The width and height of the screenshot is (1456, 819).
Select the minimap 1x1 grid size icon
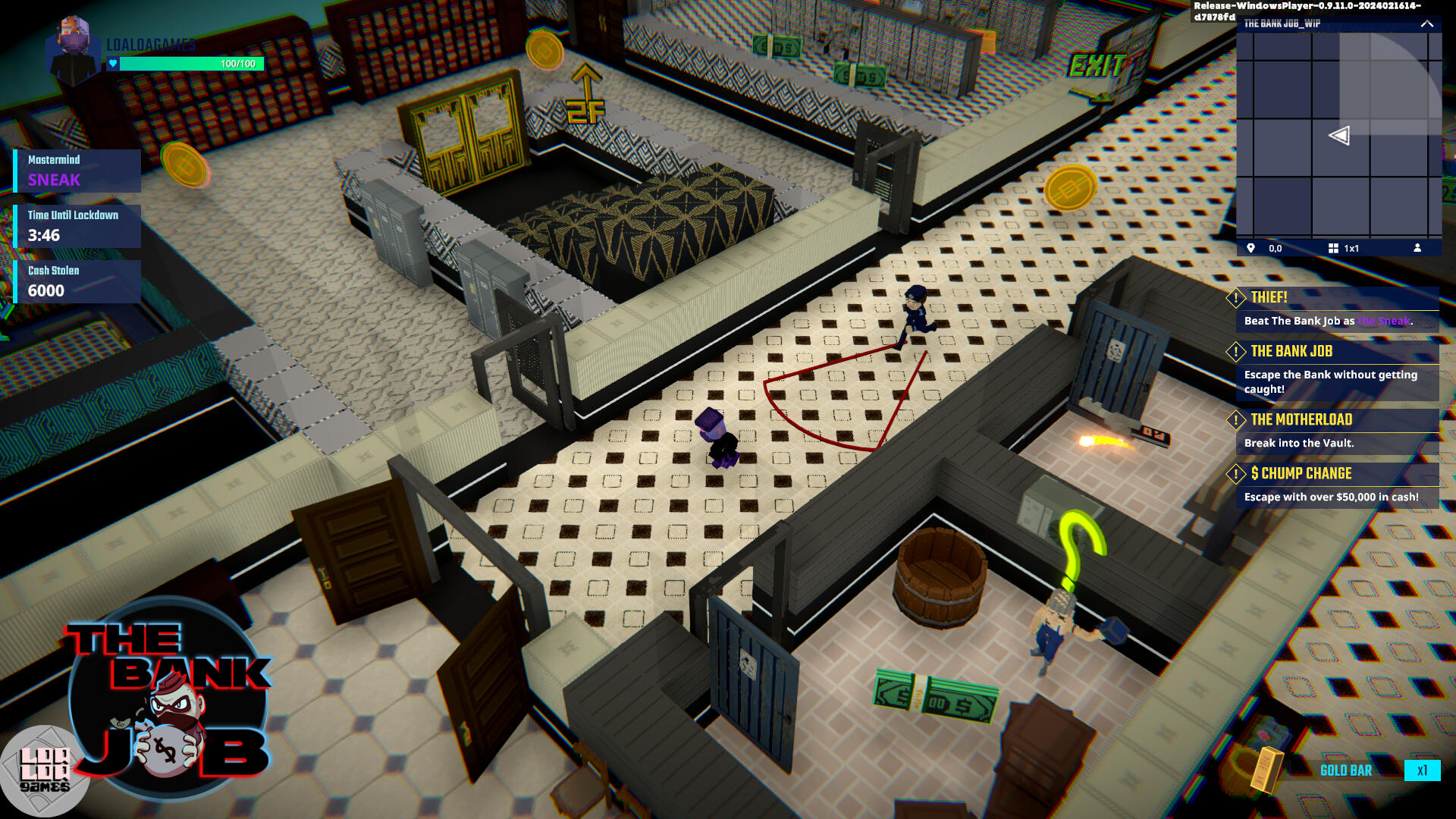tap(1333, 248)
